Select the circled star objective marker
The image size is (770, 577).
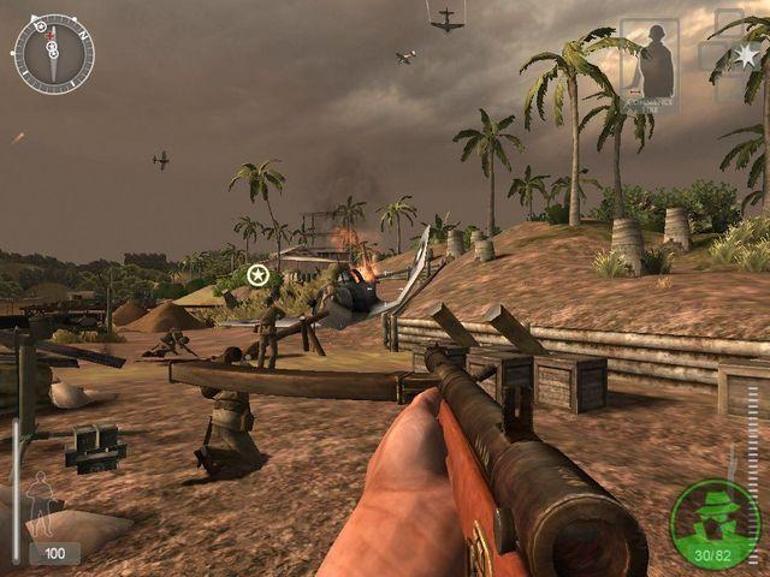[x=258, y=274]
